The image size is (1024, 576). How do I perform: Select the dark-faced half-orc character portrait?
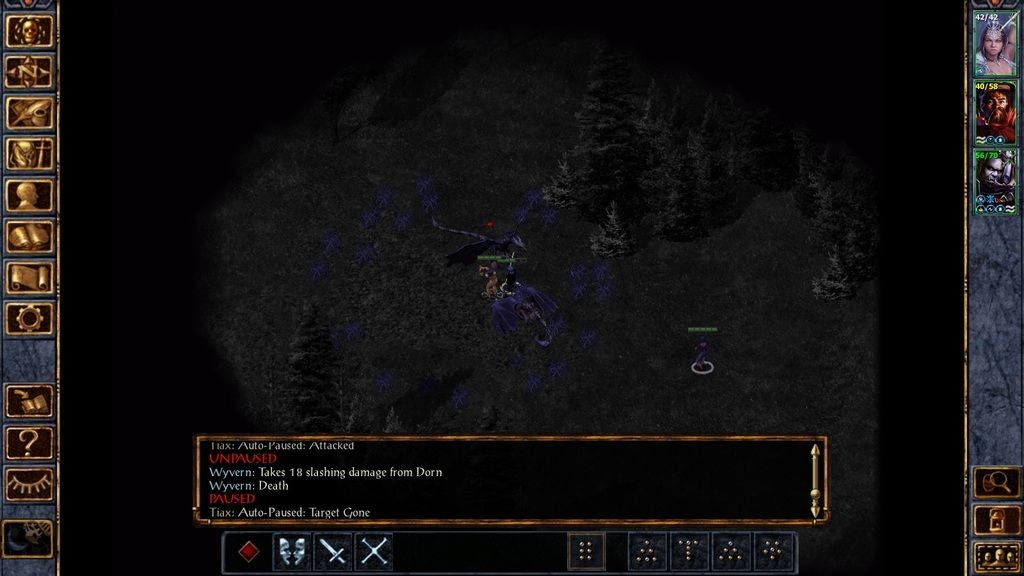995,181
